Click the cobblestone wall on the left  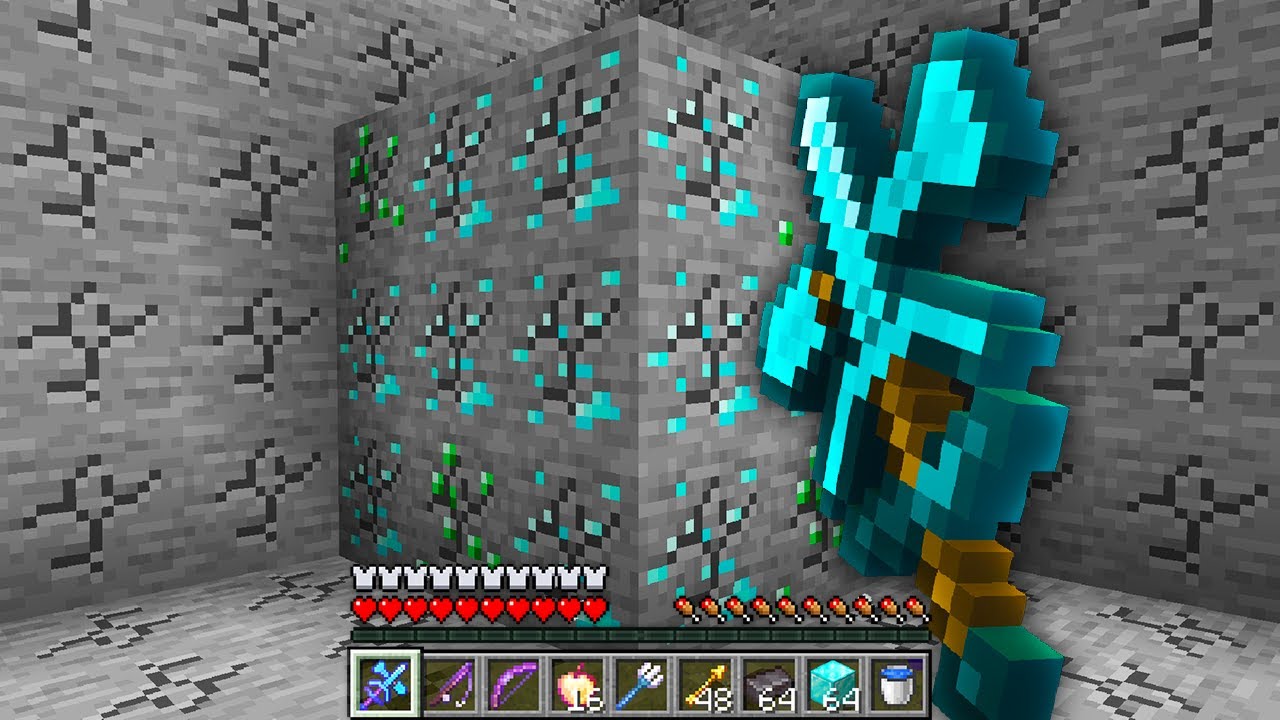(150, 300)
